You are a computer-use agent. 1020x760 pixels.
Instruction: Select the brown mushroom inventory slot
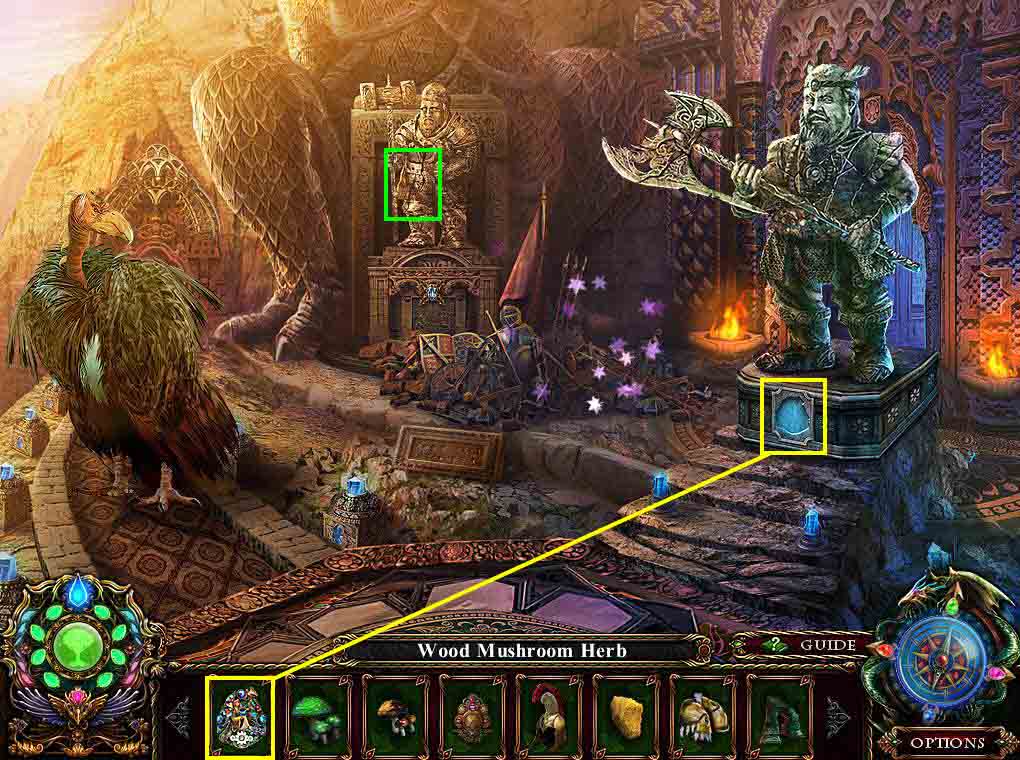[x=394, y=716]
